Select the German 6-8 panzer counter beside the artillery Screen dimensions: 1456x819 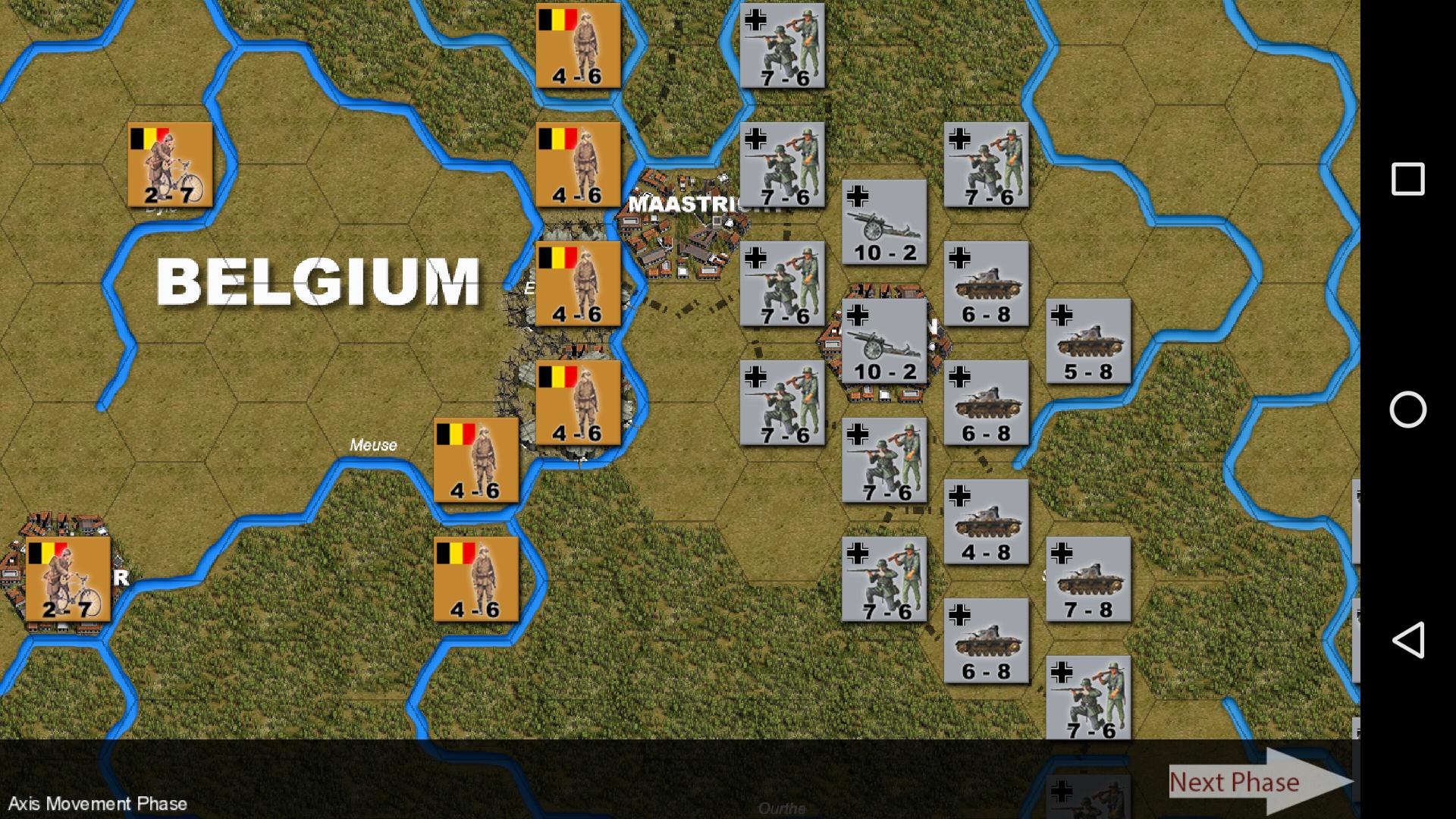click(x=986, y=284)
